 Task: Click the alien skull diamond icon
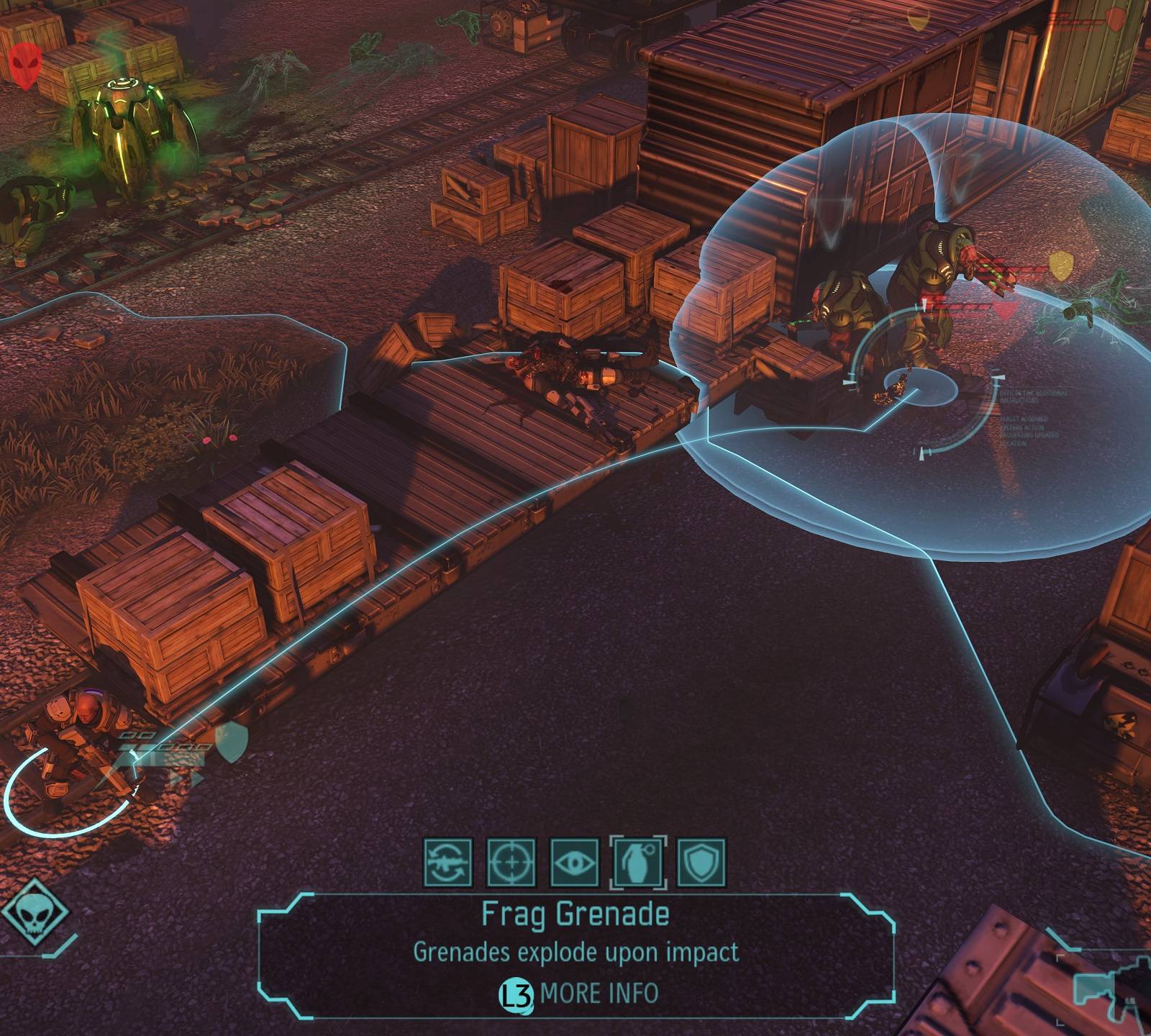tap(34, 914)
